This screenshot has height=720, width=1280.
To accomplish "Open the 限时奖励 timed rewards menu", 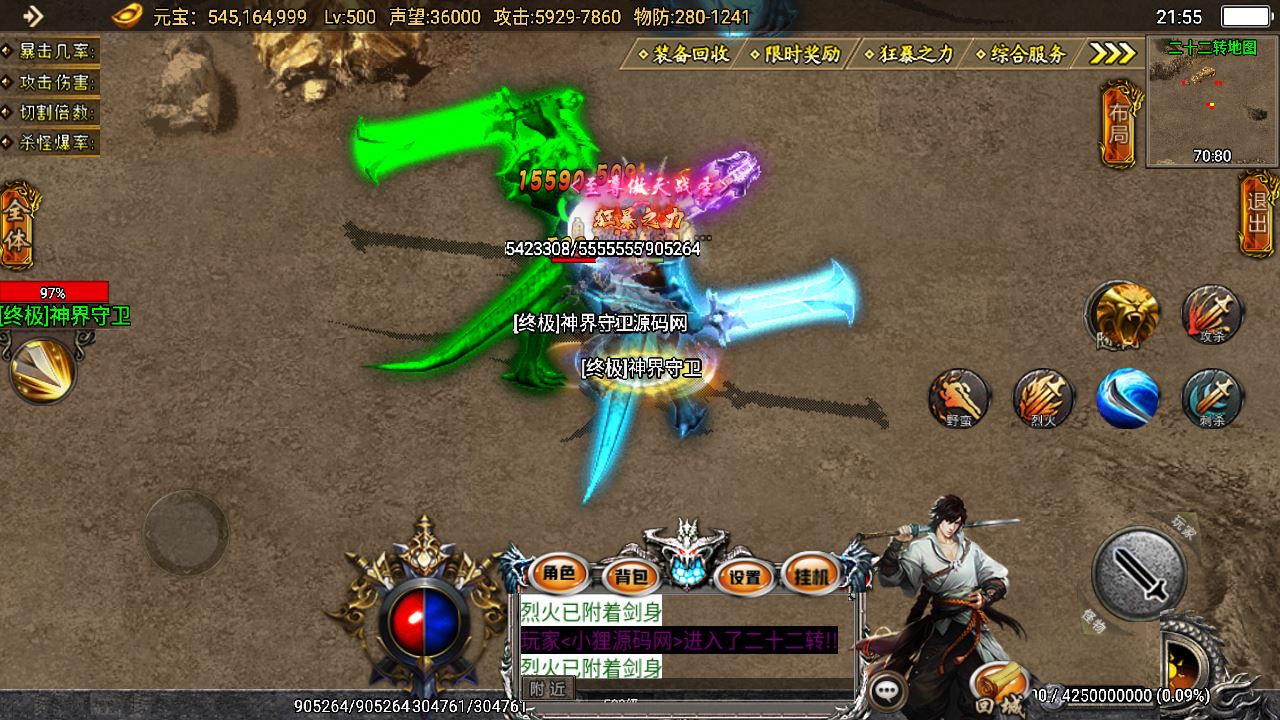I will (799, 54).
